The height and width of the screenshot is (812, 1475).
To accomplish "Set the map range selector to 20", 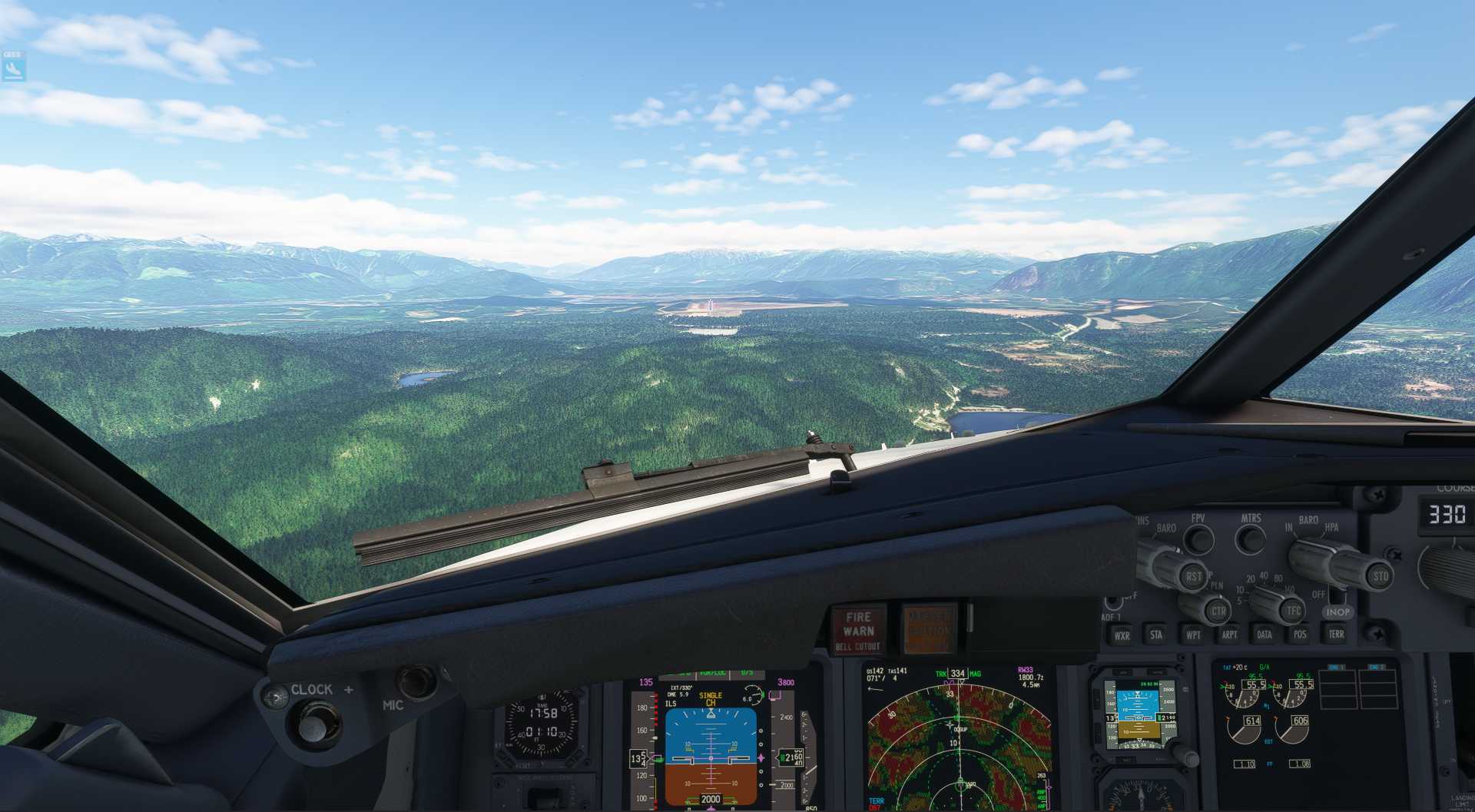I will point(1250,578).
